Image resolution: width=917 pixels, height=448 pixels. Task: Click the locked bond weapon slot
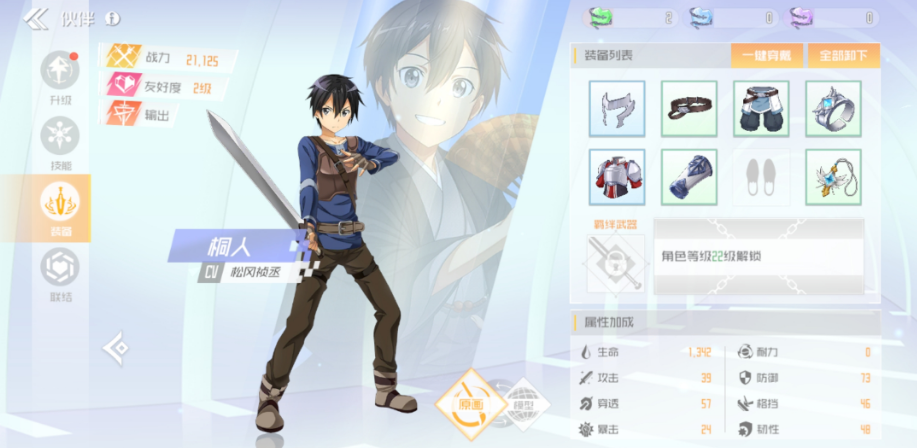(616, 263)
